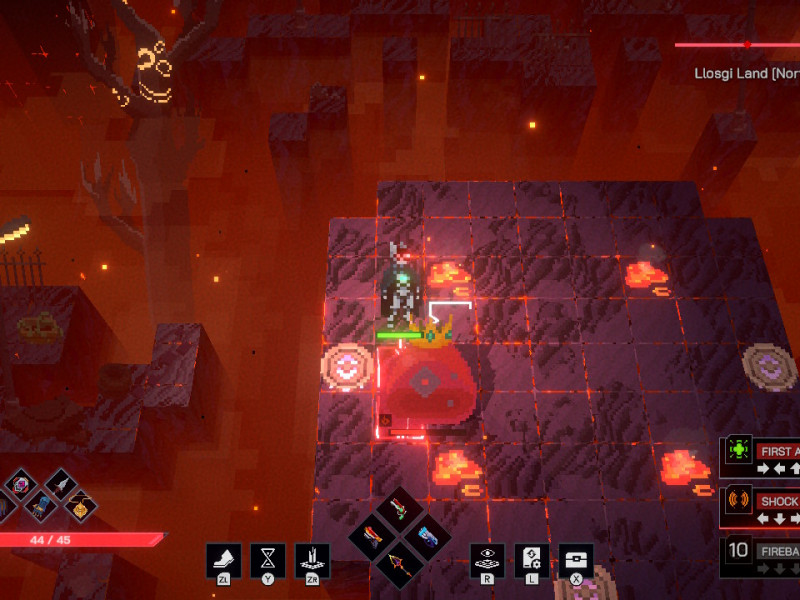This screenshot has height=600, width=800.
Task: Select the top weapon in the diamond wheel
Action: [x=398, y=509]
